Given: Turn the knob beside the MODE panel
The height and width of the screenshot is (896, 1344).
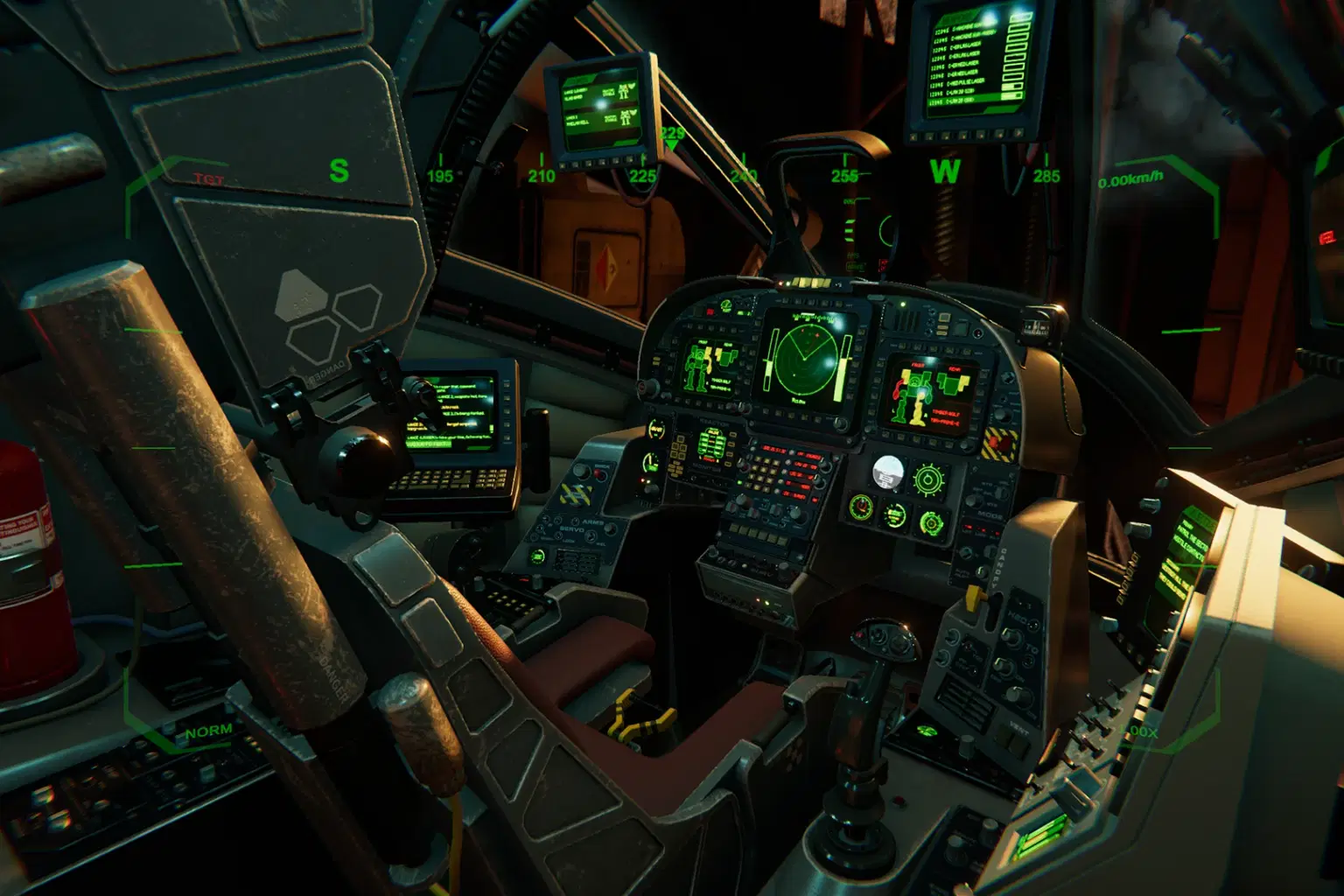Looking at the screenshot, I should point(973,500).
